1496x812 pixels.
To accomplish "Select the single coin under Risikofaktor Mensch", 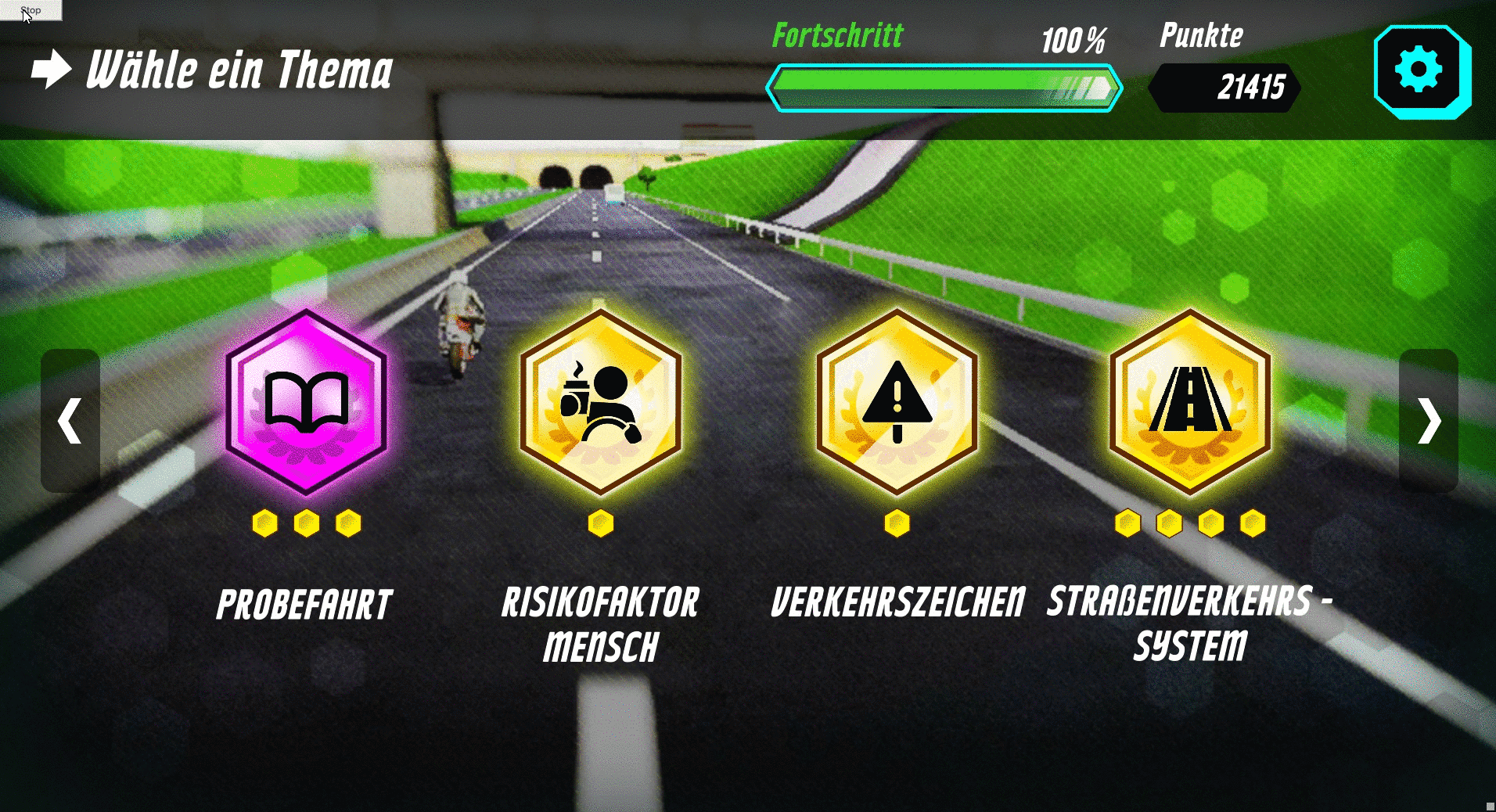I will coord(600,524).
